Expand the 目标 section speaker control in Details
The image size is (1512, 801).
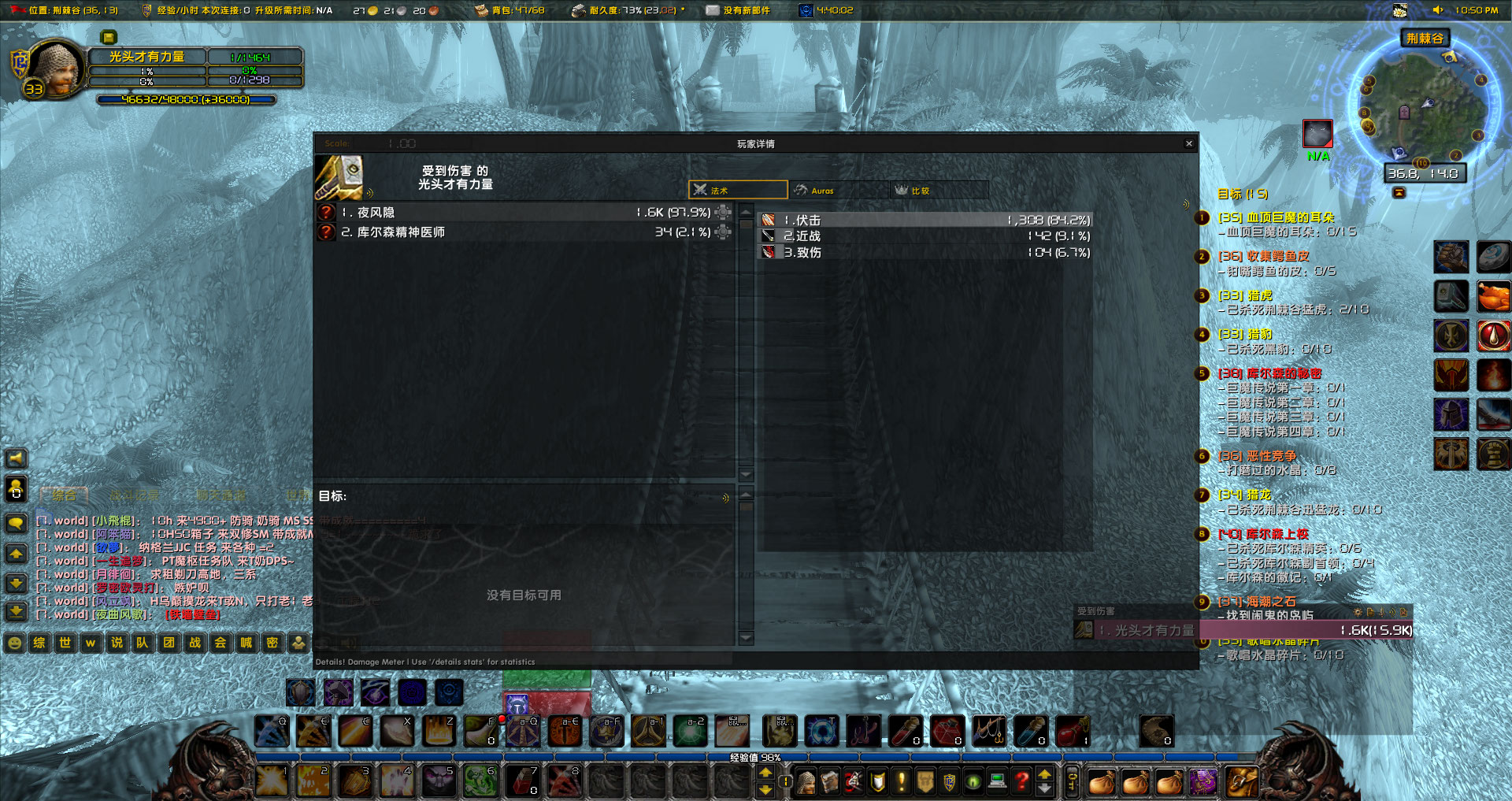(724, 496)
